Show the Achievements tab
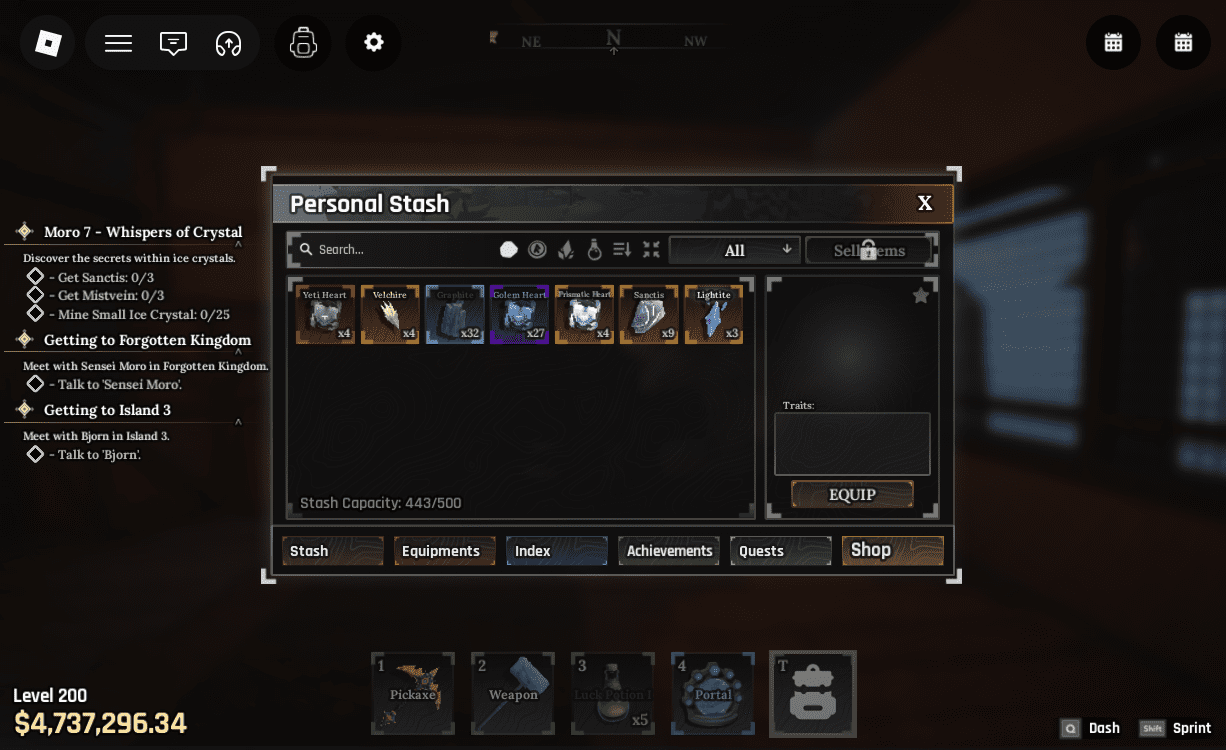This screenshot has width=1226, height=750. 669,551
